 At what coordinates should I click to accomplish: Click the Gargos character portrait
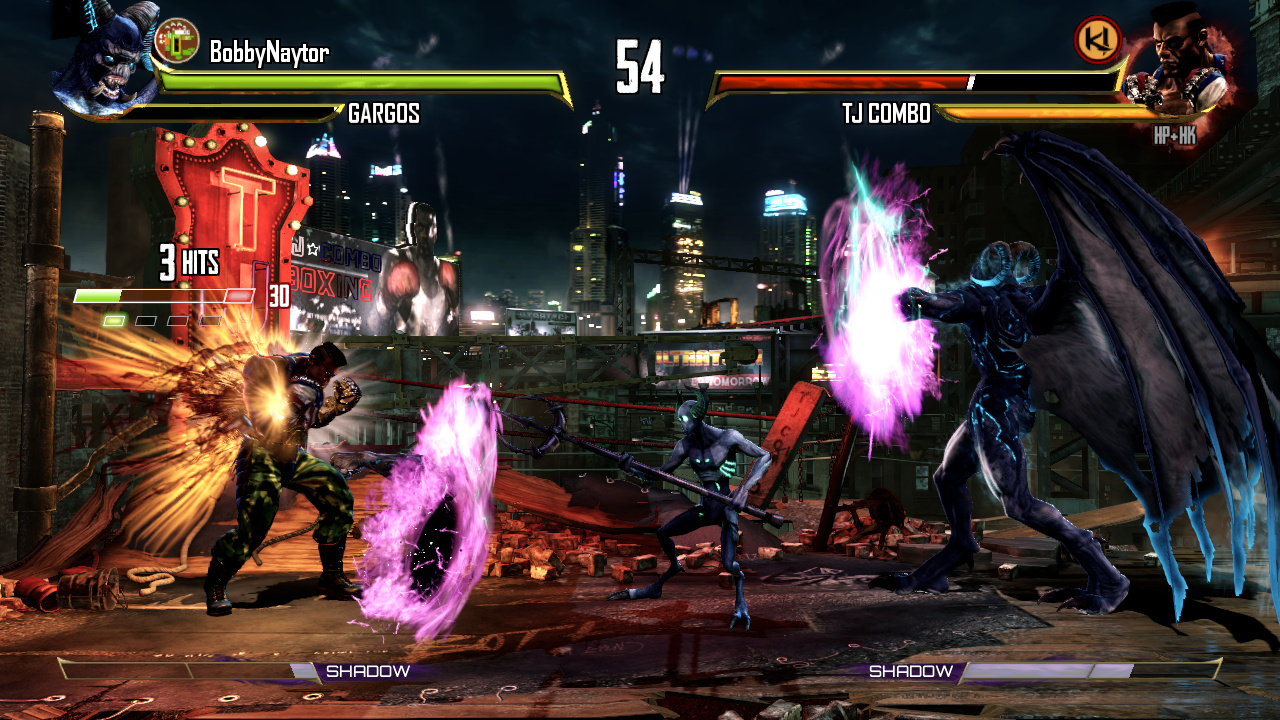(105, 62)
